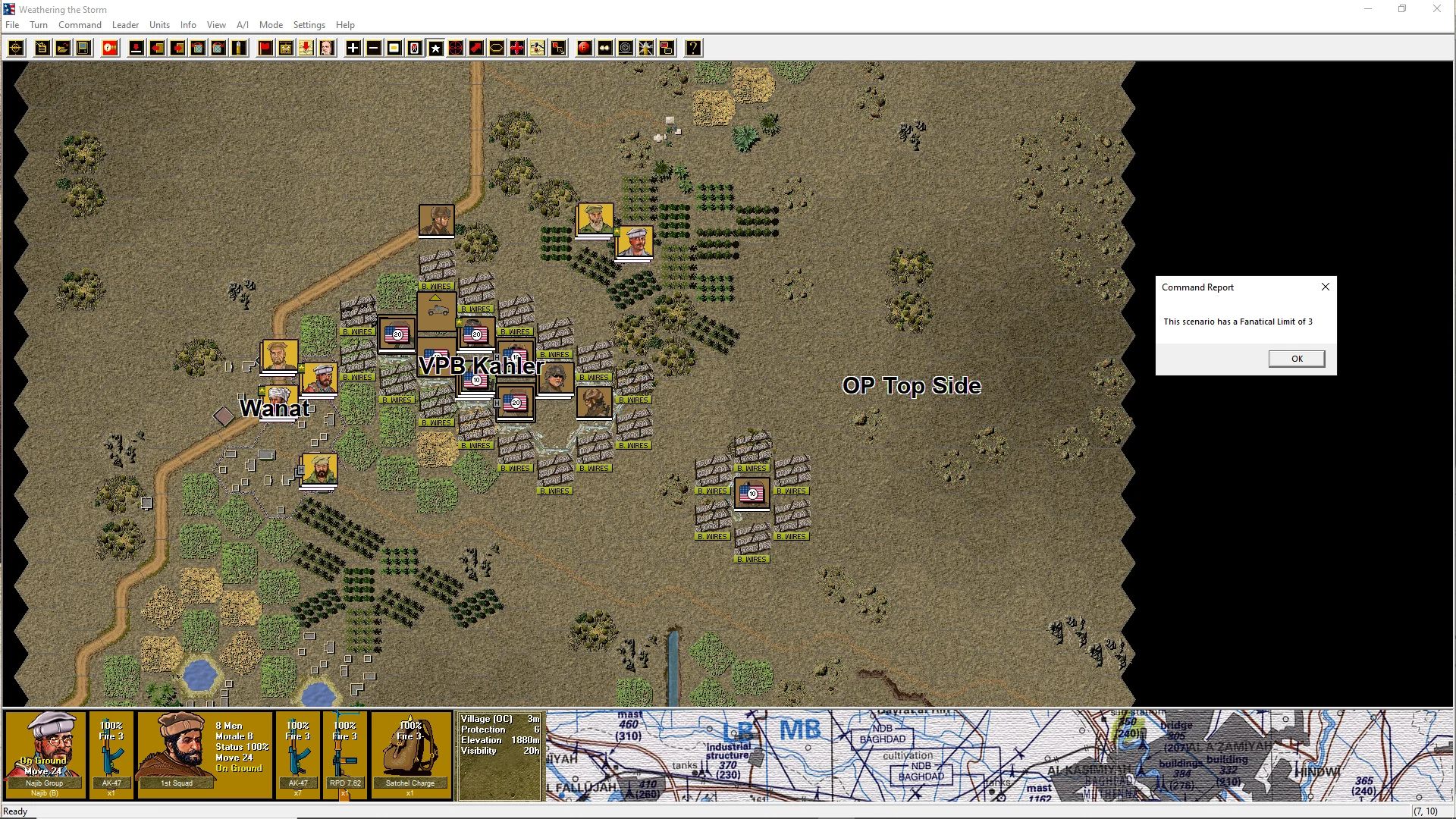Click the zoom-out minus toolbar button
This screenshot has width=1456, height=819.
coord(374,49)
